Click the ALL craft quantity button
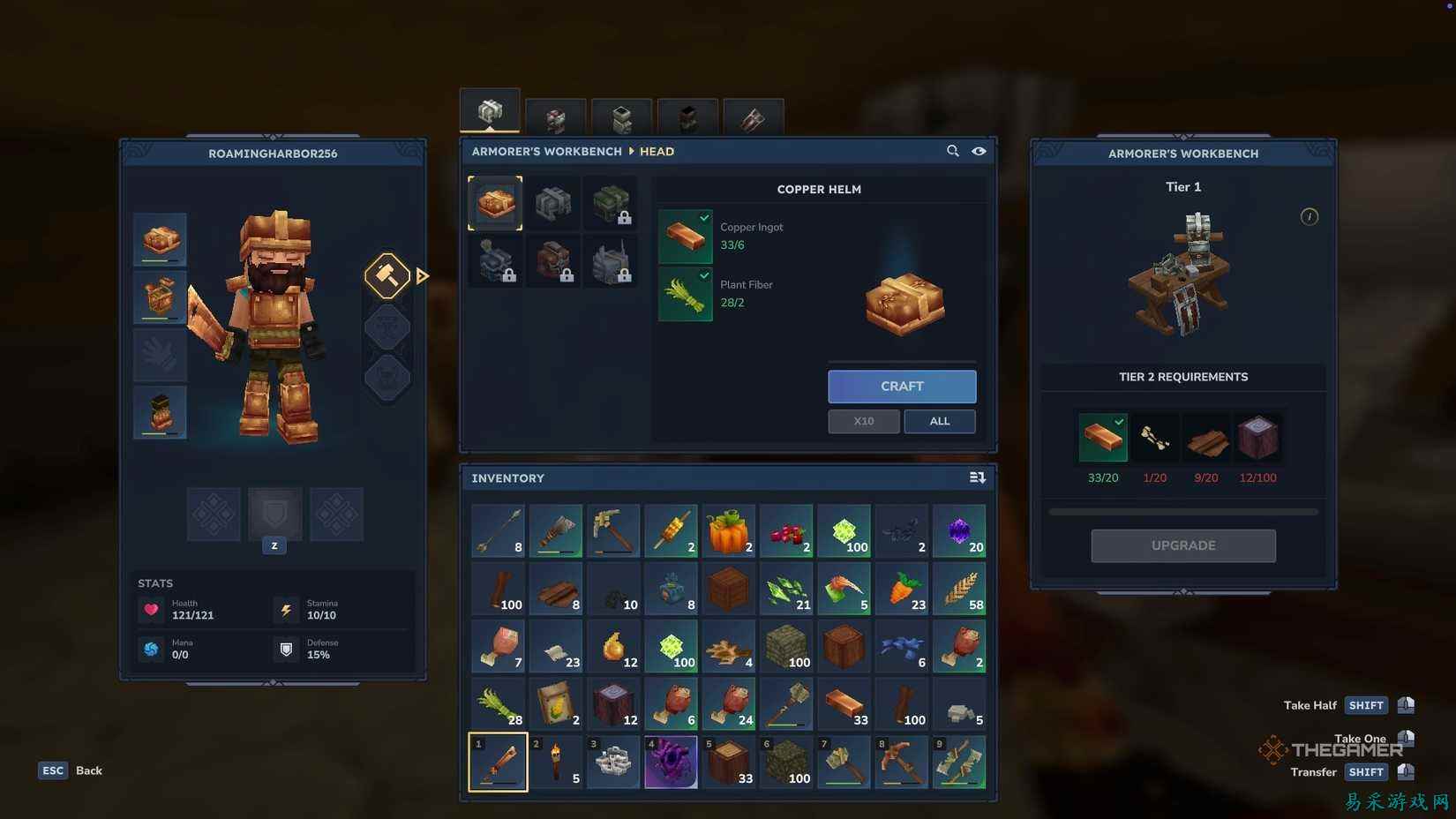Screen dimensions: 1456x819 (939, 421)
